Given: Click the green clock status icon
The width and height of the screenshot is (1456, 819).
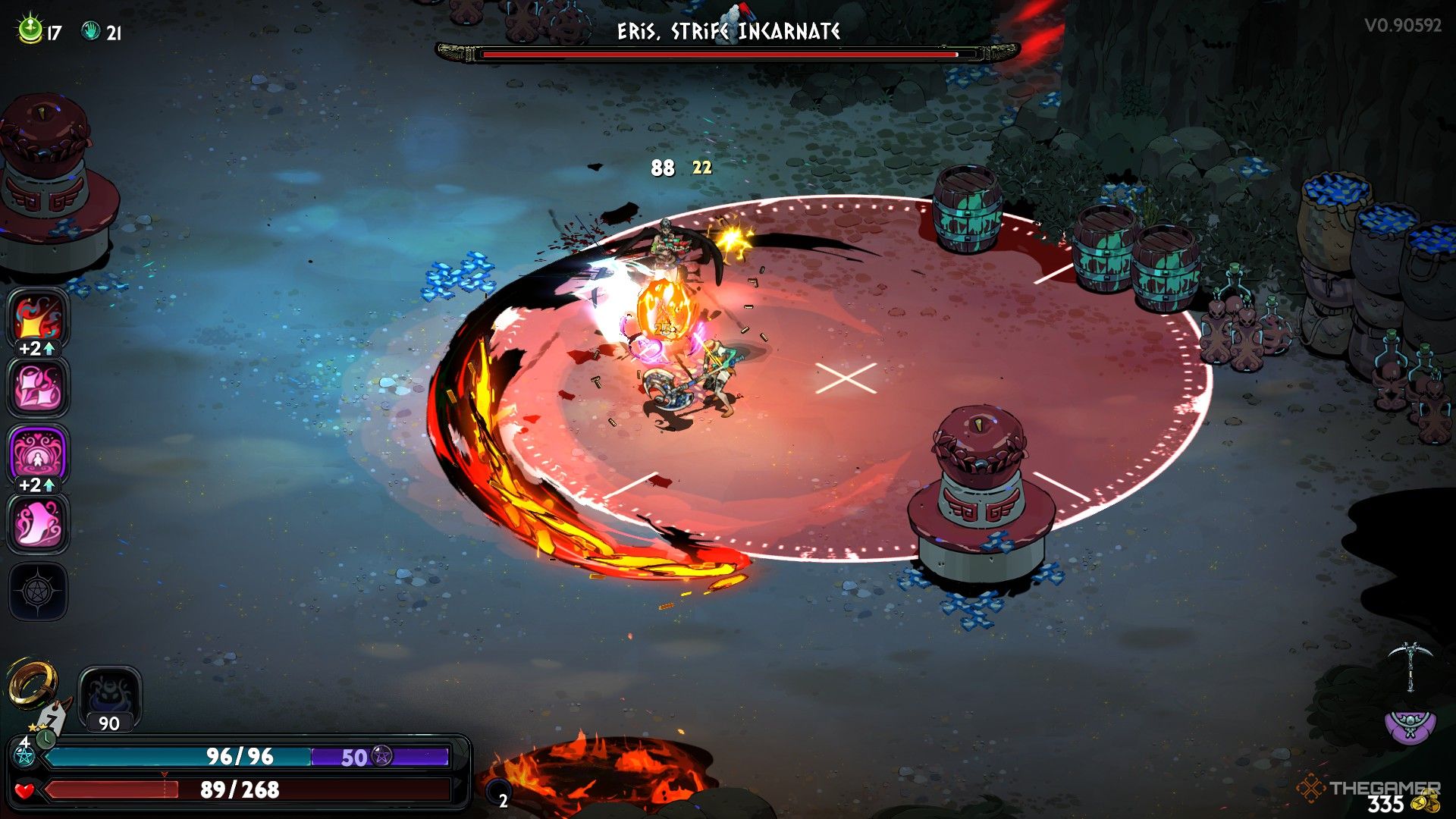Looking at the screenshot, I should (x=46, y=736).
